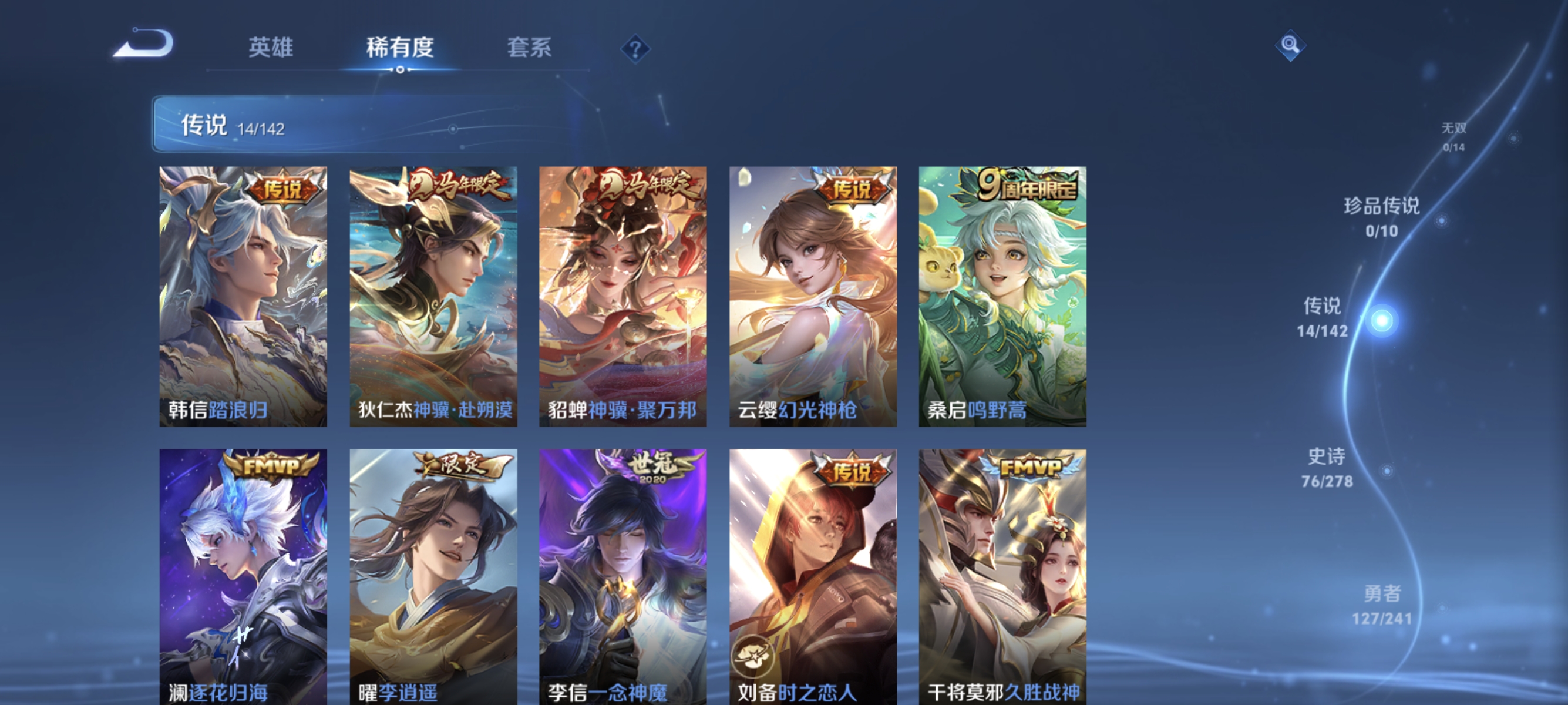Open the search magnifier at top right
The height and width of the screenshot is (705, 1568).
(1292, 45)
